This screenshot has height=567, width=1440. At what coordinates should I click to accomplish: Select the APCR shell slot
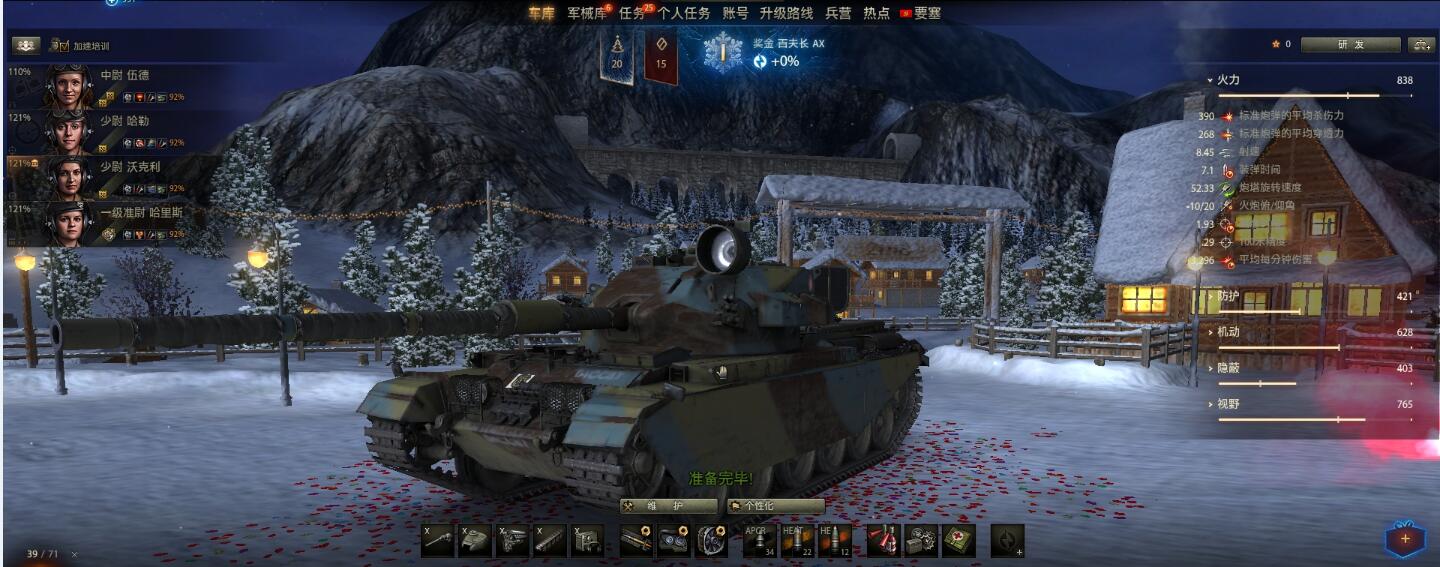click(759, 540)
